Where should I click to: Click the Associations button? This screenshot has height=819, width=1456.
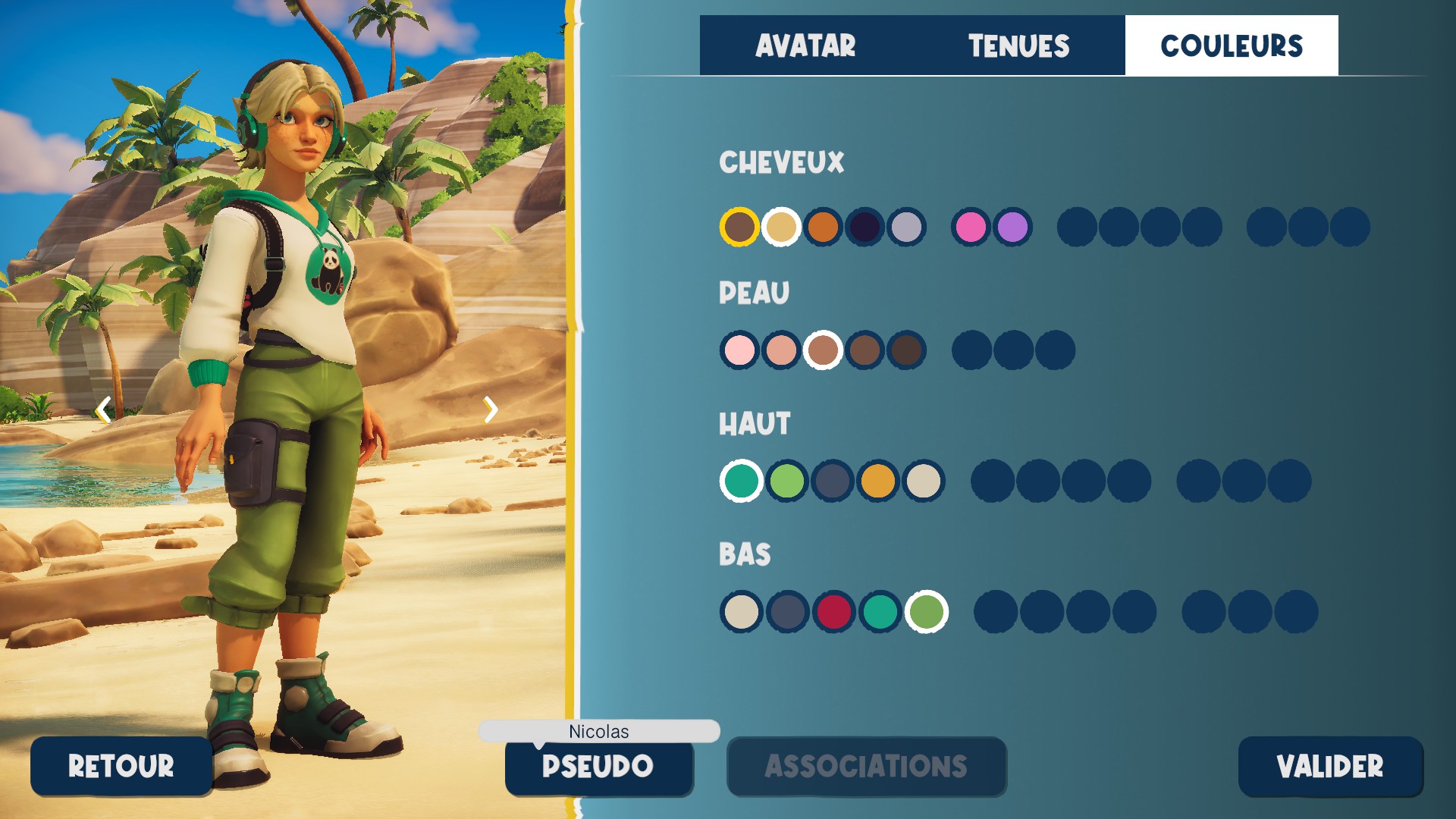click(866, 766)
